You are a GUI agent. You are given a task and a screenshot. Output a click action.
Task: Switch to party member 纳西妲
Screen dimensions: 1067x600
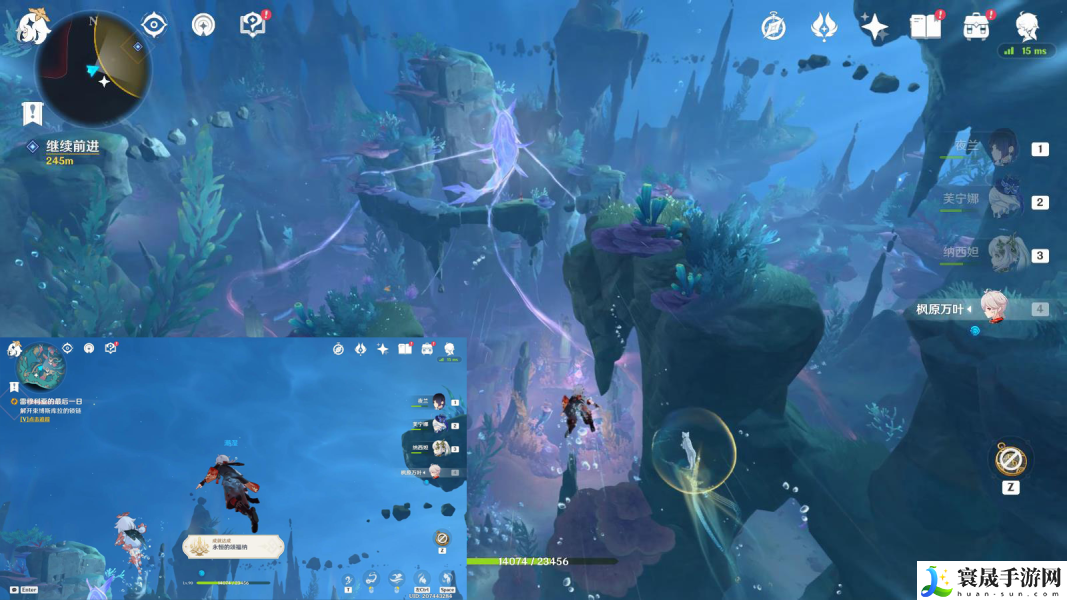pyautogui.click(x=1002, y=254)
